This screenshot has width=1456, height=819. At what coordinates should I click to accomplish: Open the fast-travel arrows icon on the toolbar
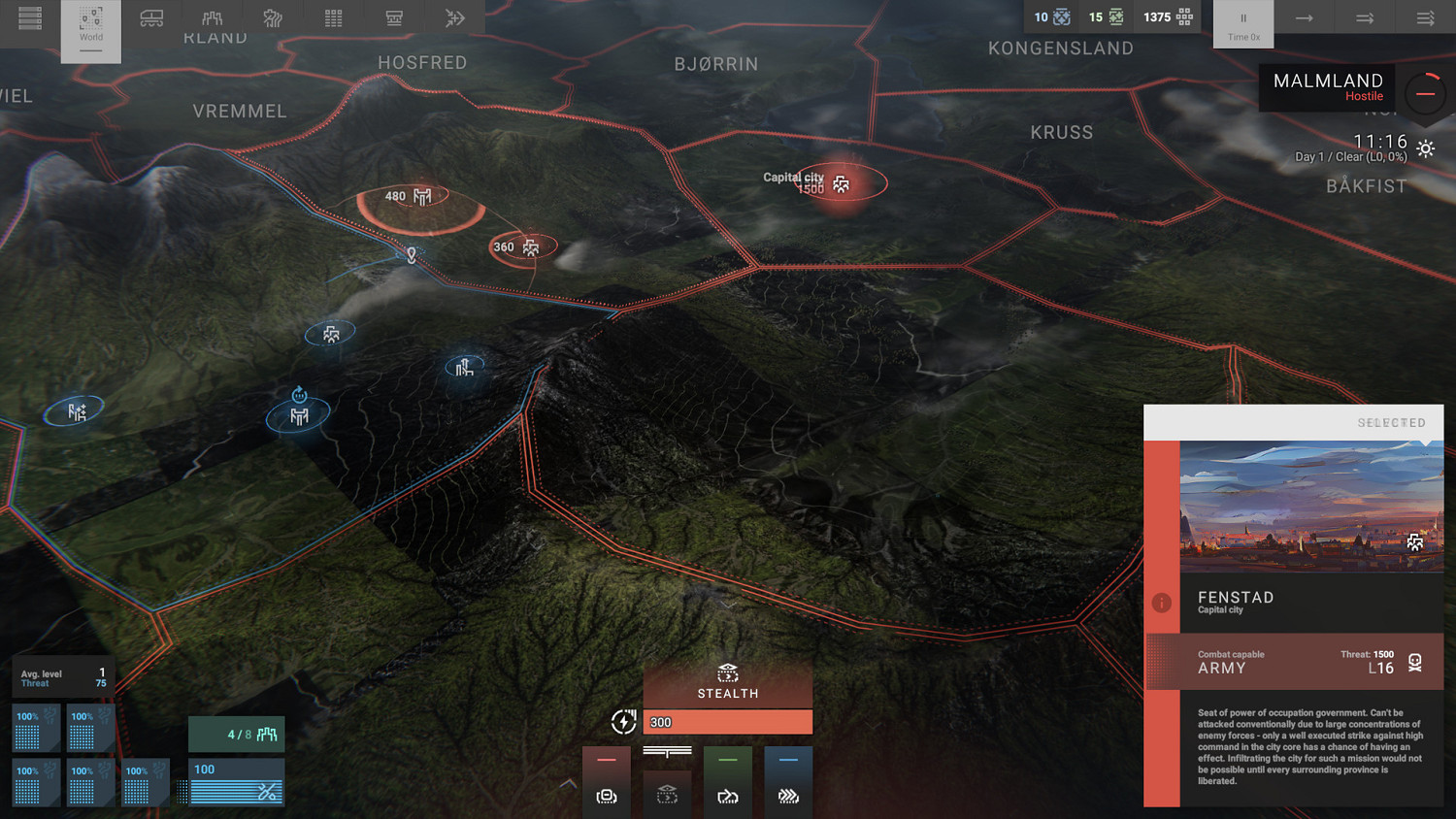tap(455, 17)
